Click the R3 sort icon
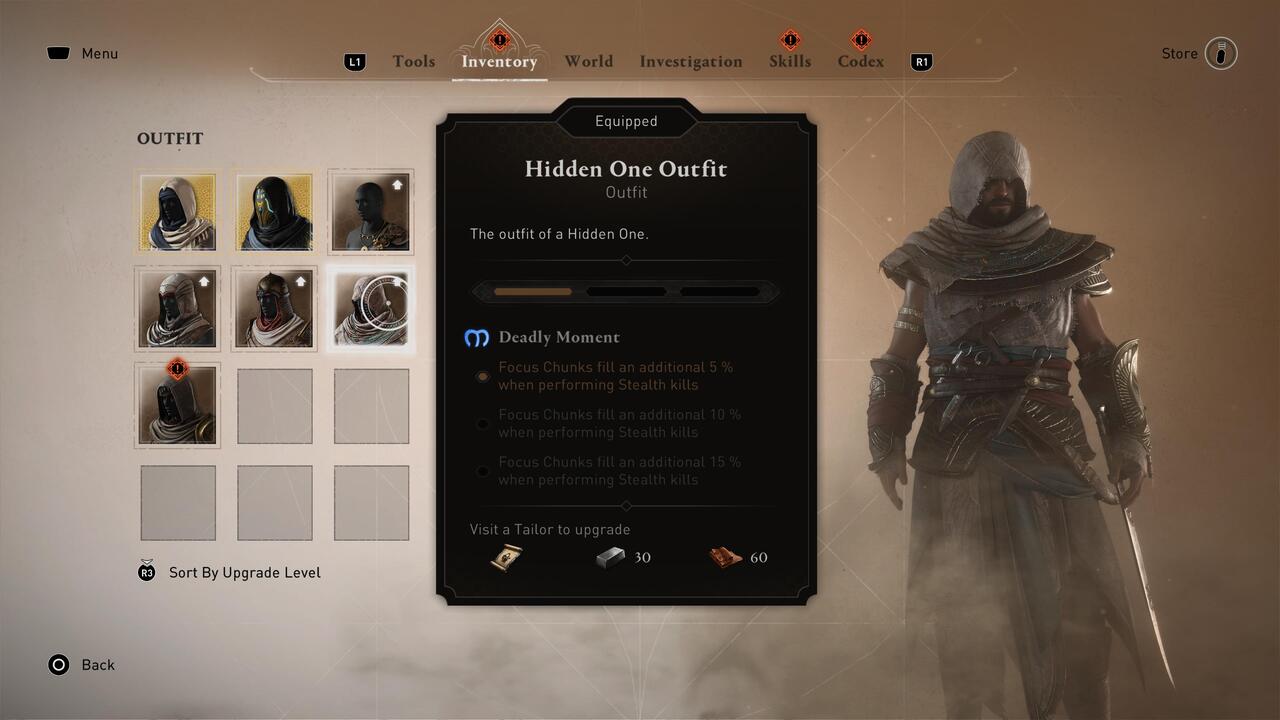 click(x=146, y=572)
